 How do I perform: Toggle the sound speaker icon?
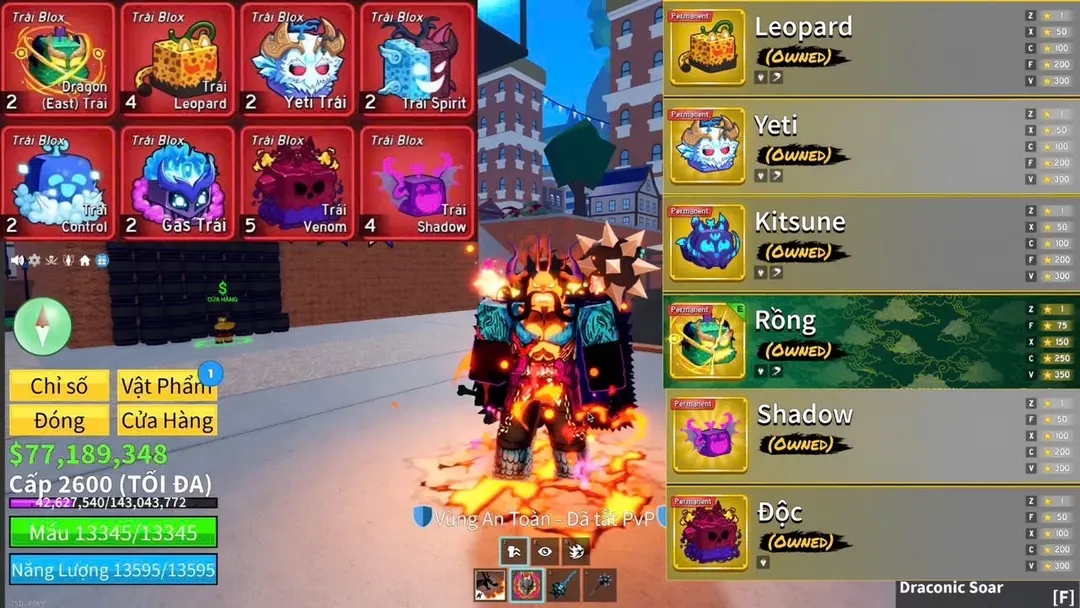[x=17, y=260]
